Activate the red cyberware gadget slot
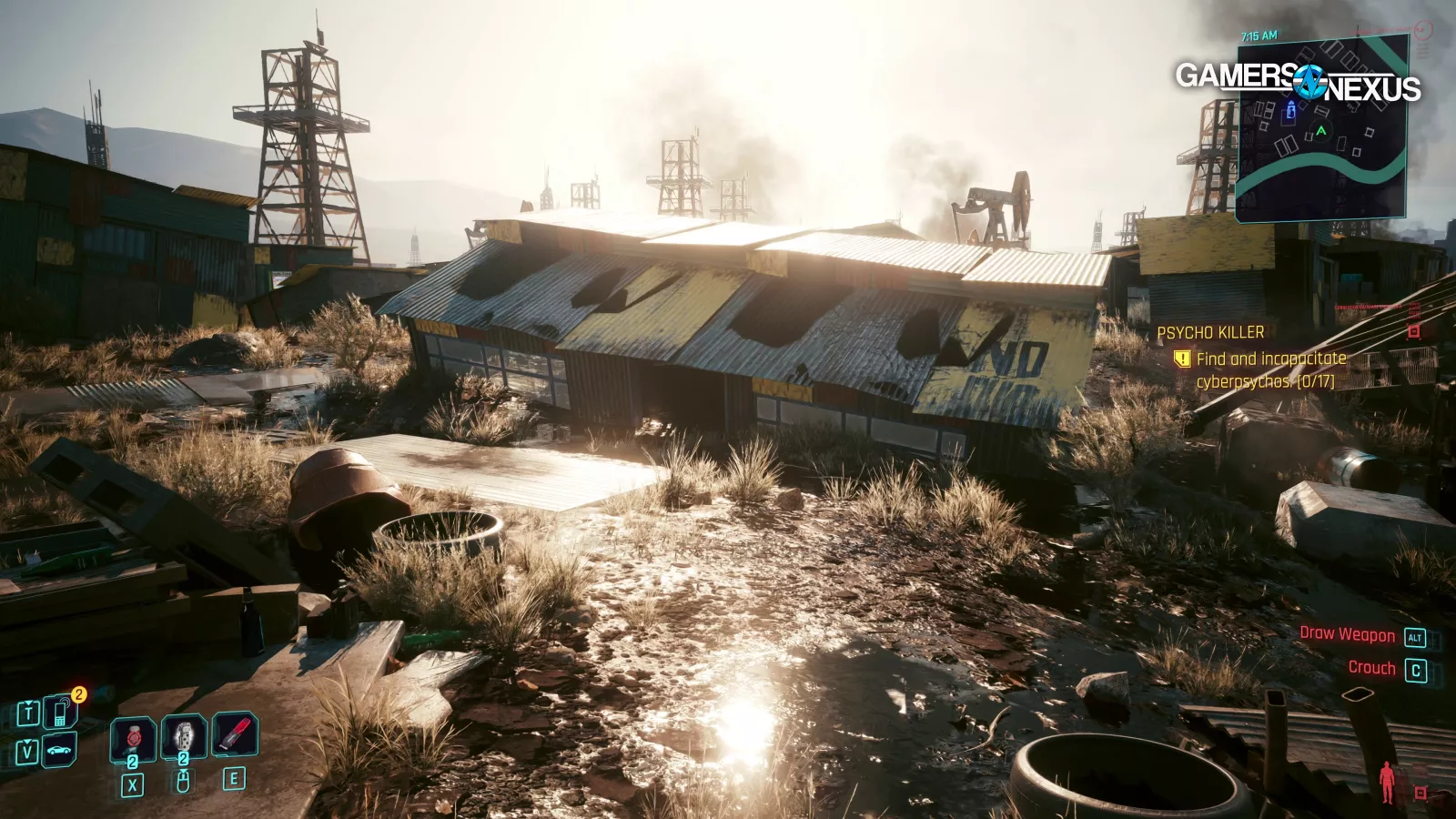 [x=235, y=735]
